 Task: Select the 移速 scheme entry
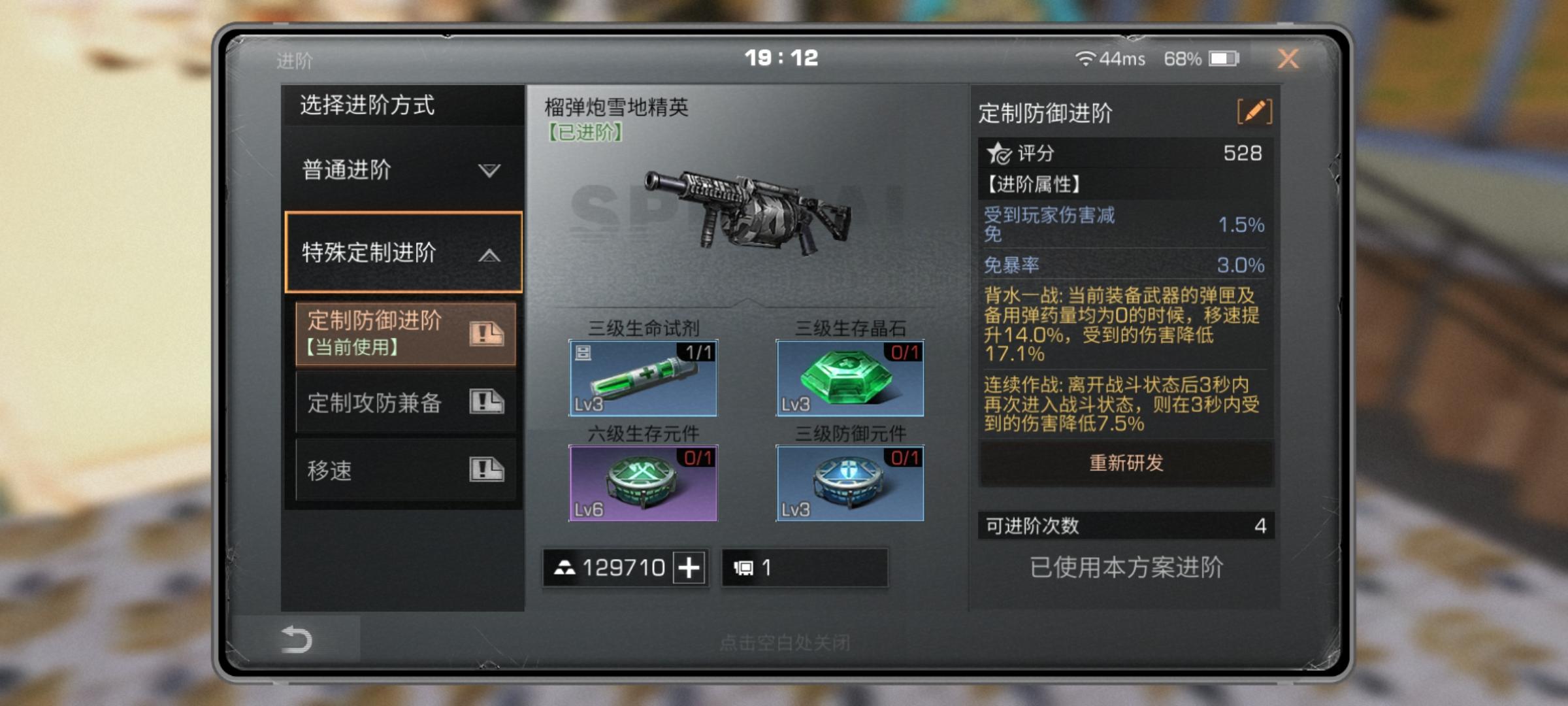click(405, 470)
